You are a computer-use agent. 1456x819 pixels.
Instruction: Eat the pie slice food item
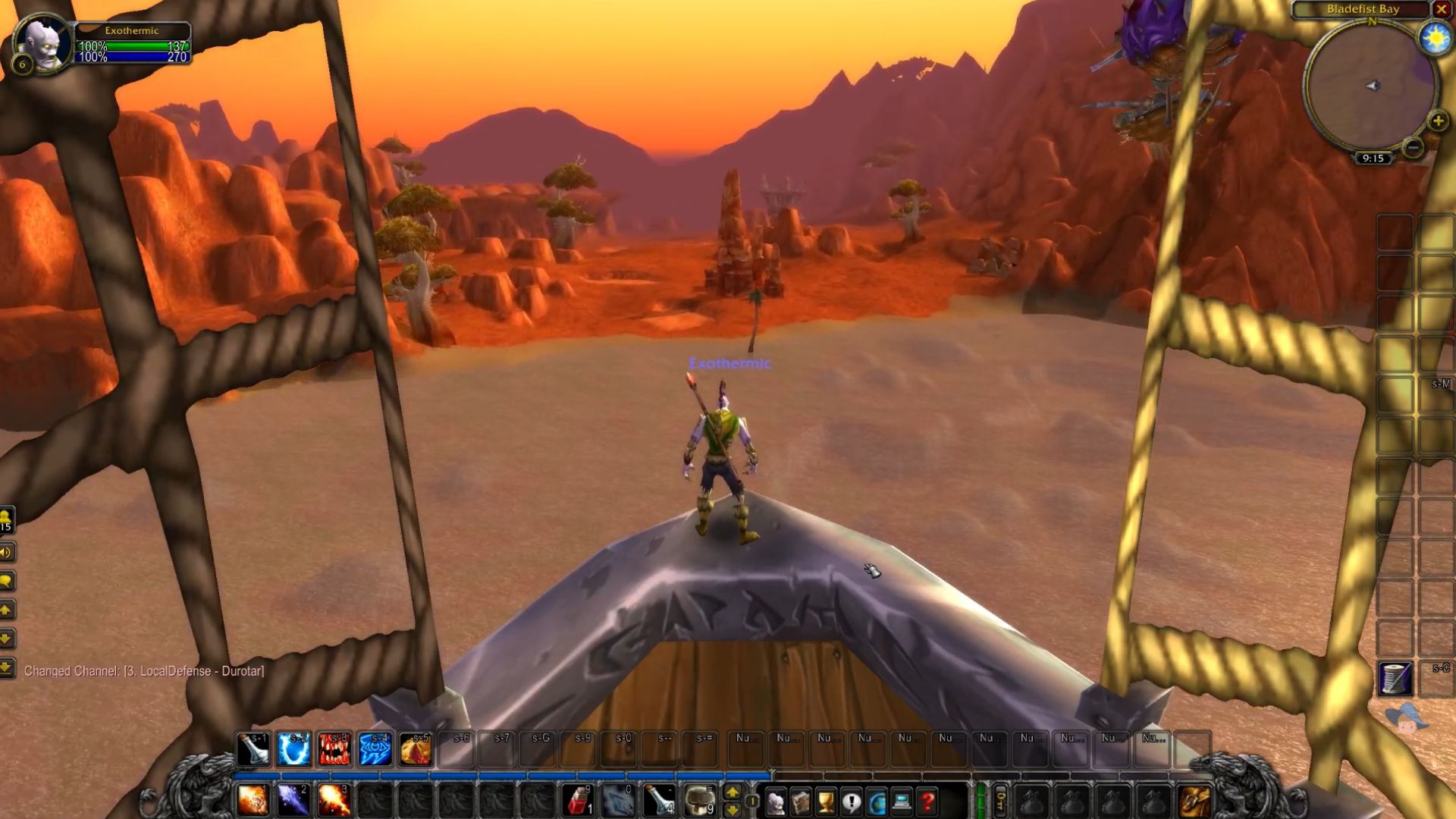pyautogui.click(x=415, y=749)
